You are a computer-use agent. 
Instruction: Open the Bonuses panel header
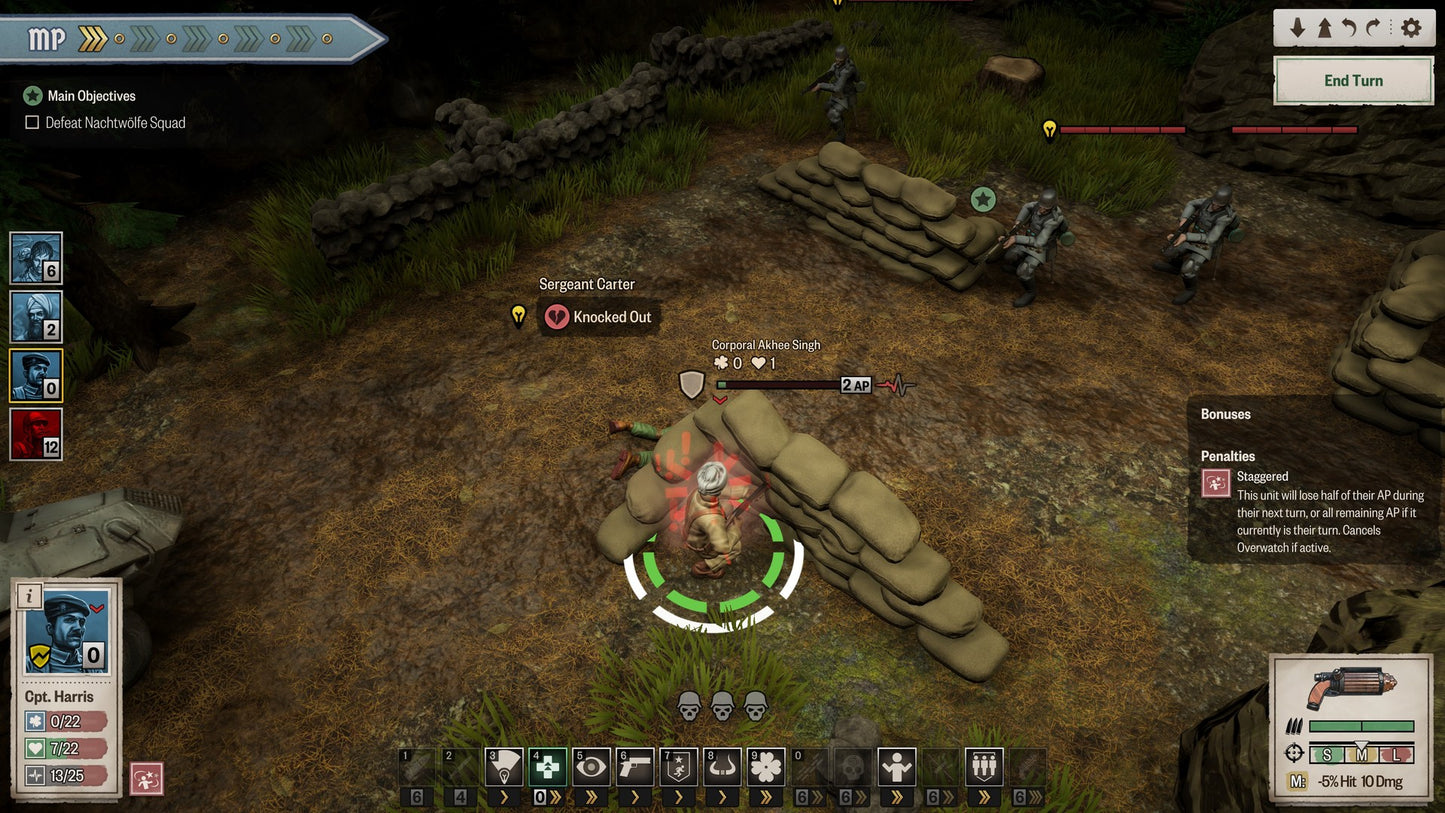coord(1224,414)
